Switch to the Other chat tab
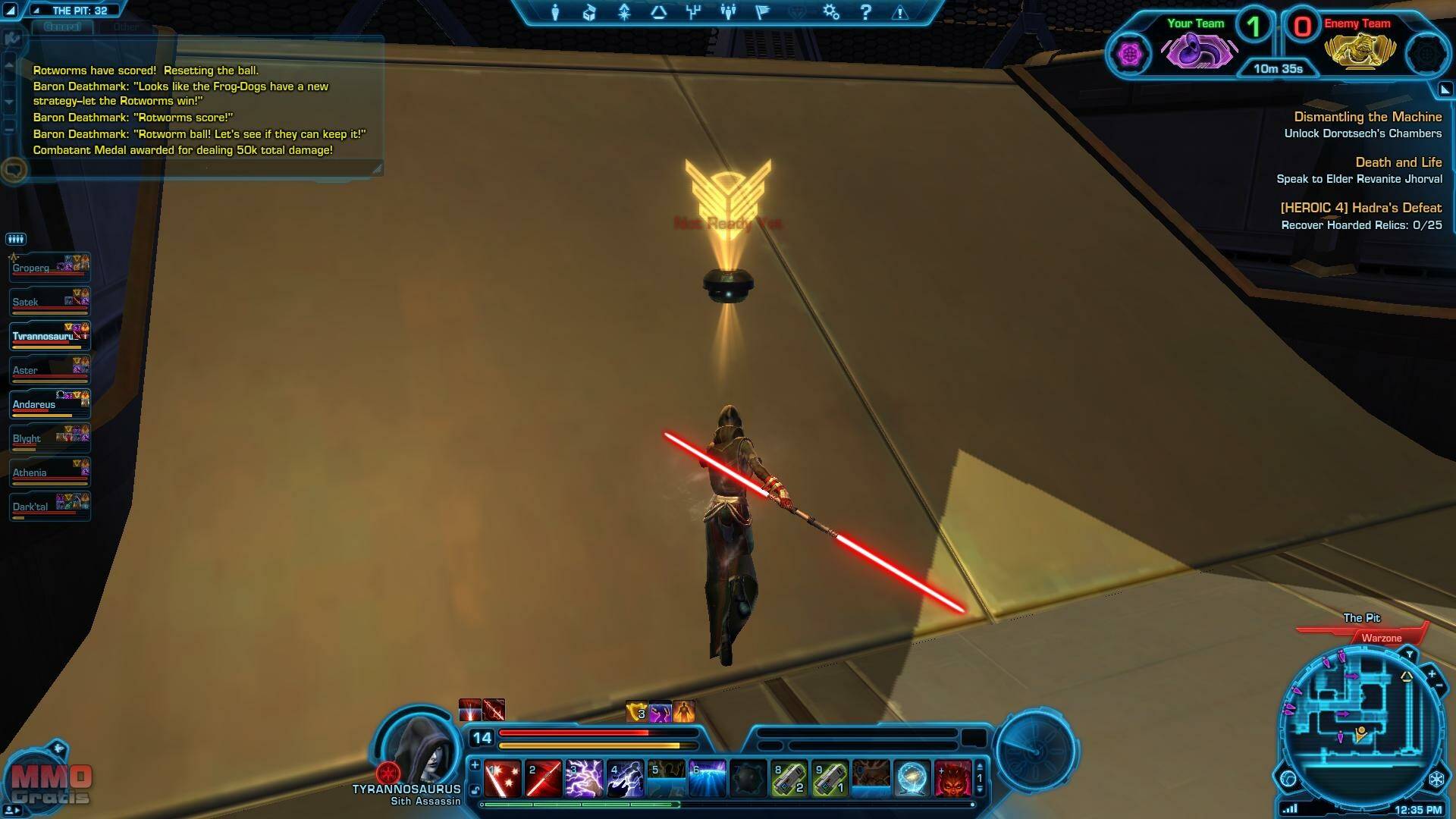The width and height of the screenshot is (1456, 819). point(126,27)
